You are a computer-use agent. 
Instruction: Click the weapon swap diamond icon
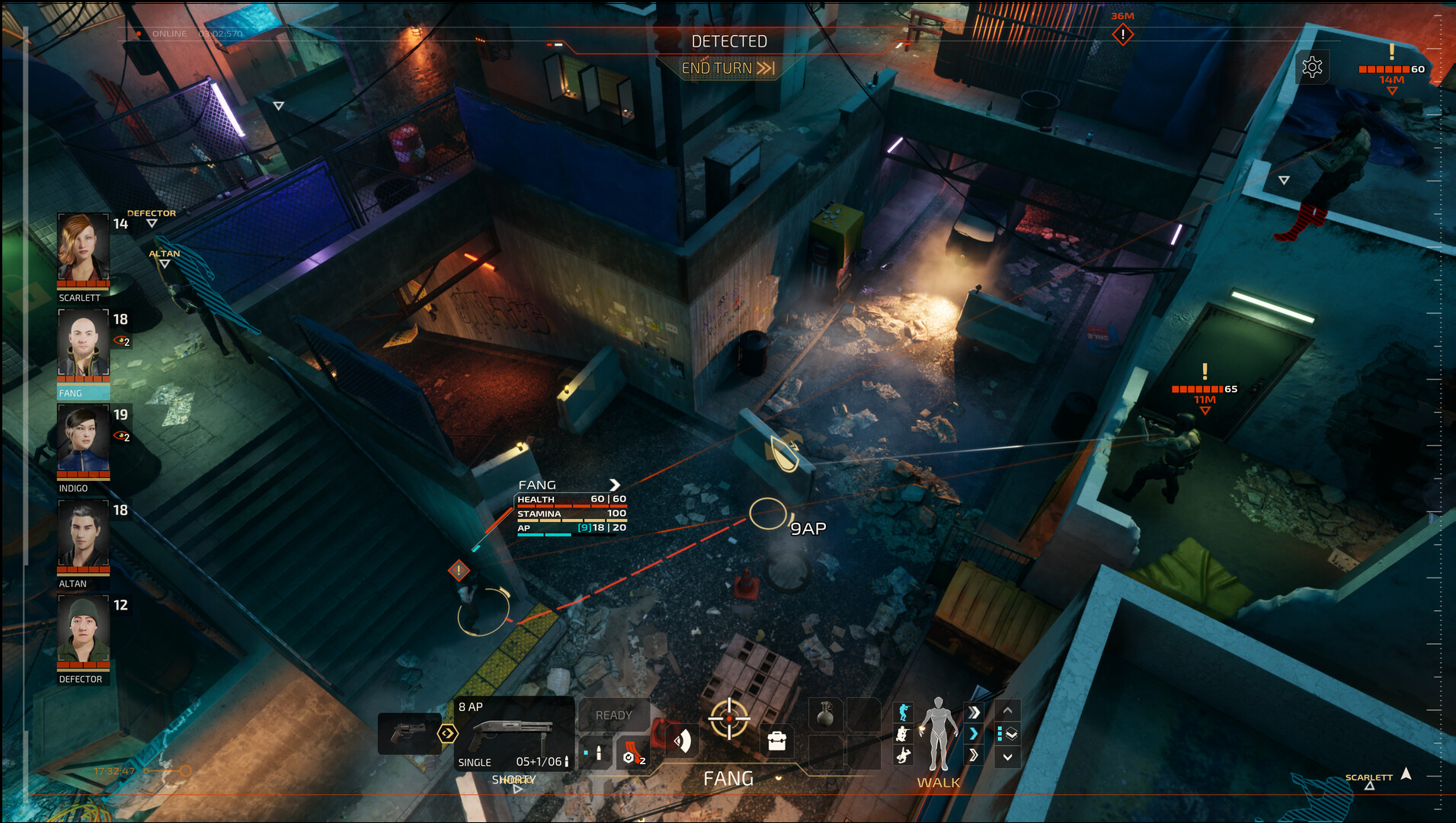(x=447, y=733)
